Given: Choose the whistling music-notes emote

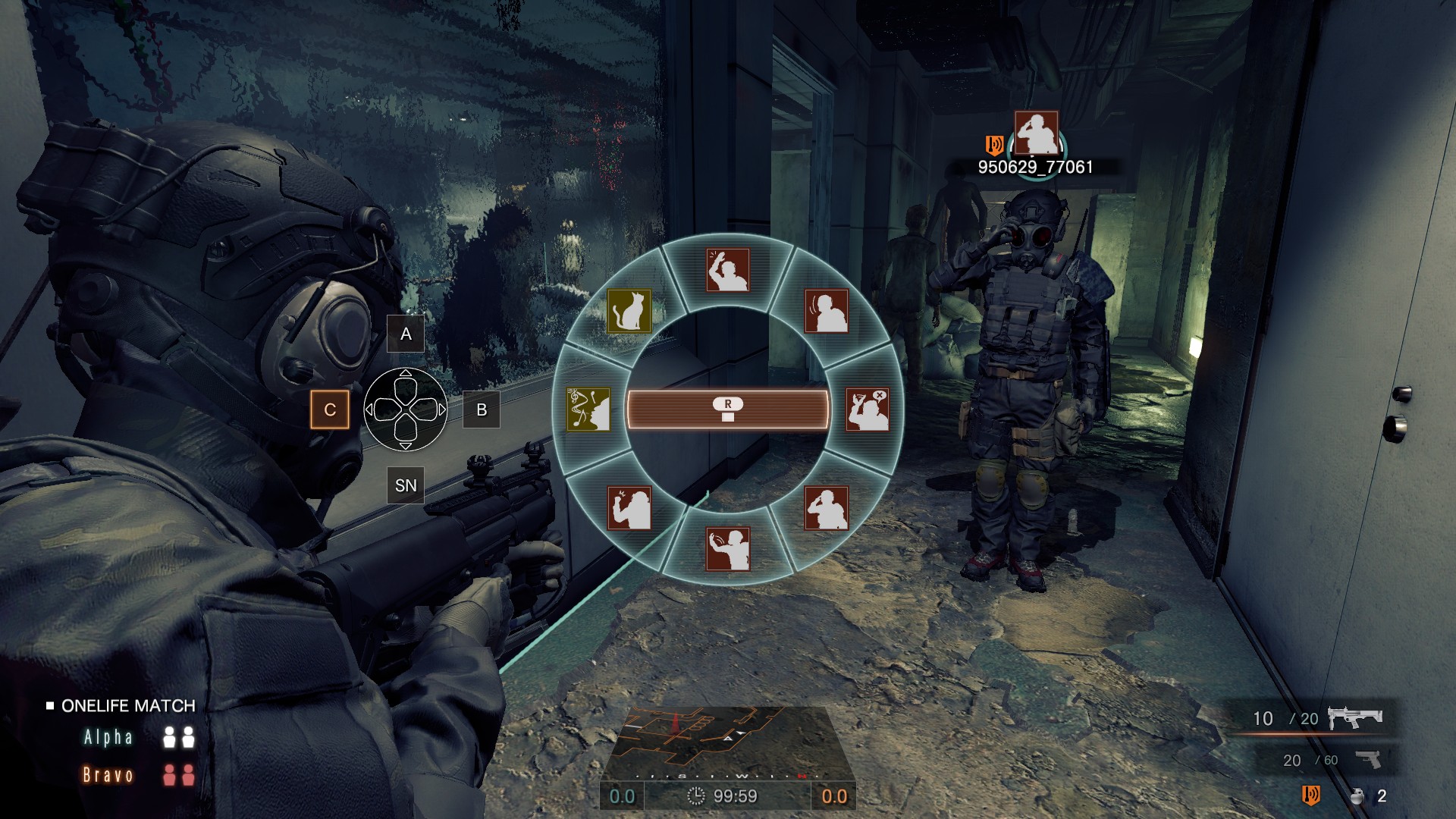Looking at the screenshot, I should [x=588, y=409].
